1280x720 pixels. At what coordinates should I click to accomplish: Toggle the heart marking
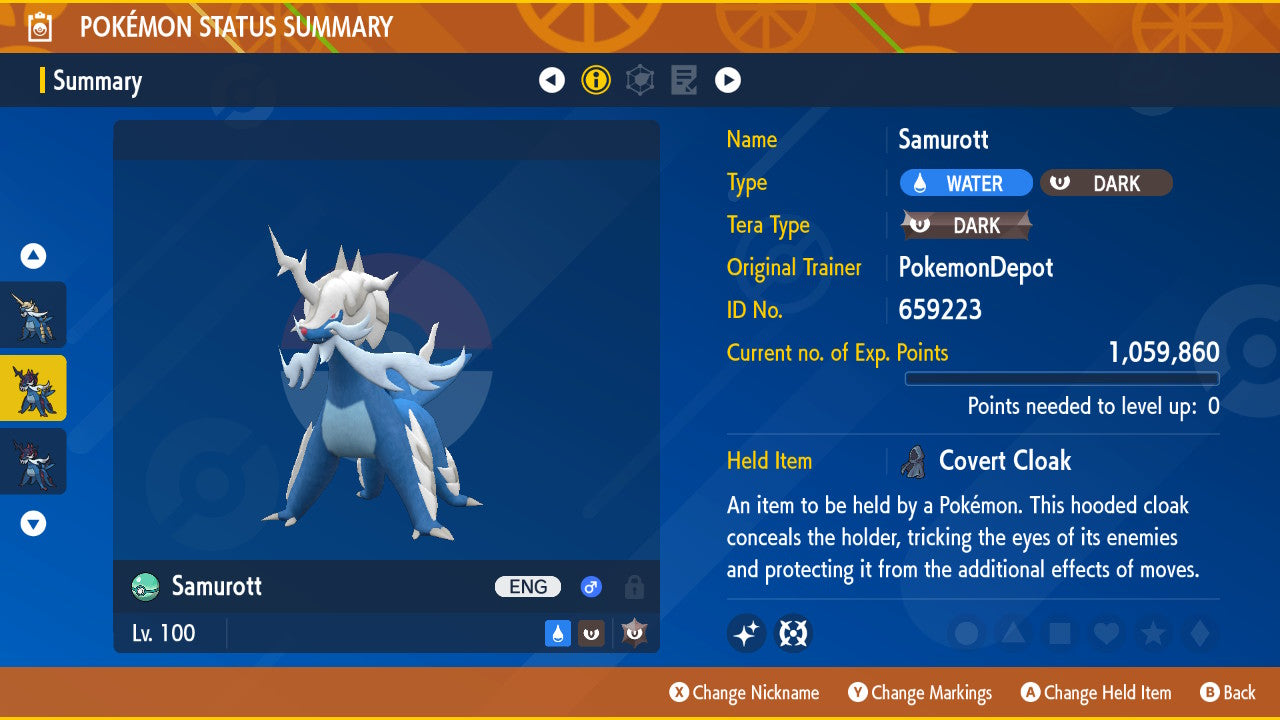(x=1105, y=633)
